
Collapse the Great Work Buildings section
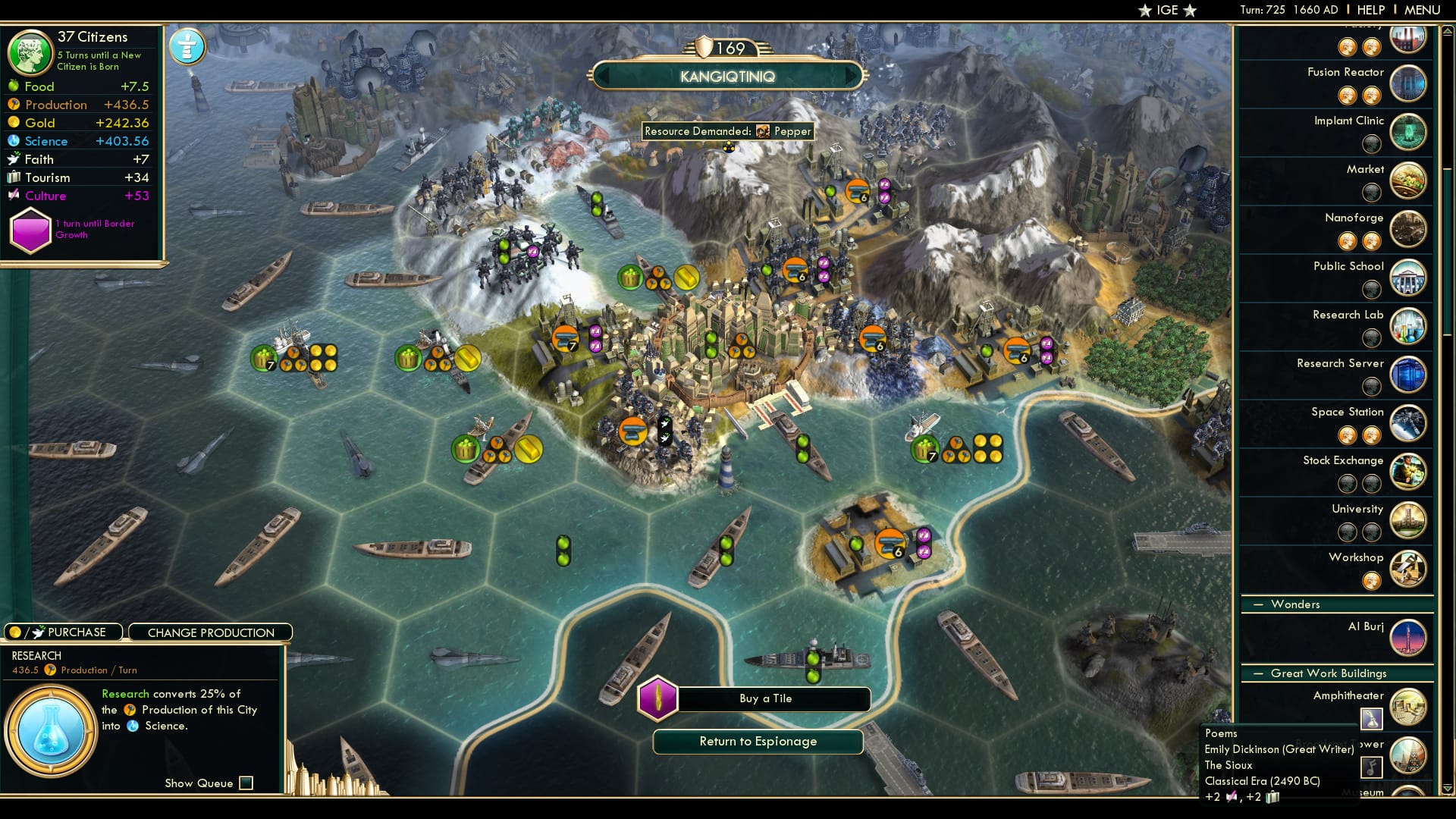[1258, 673]
